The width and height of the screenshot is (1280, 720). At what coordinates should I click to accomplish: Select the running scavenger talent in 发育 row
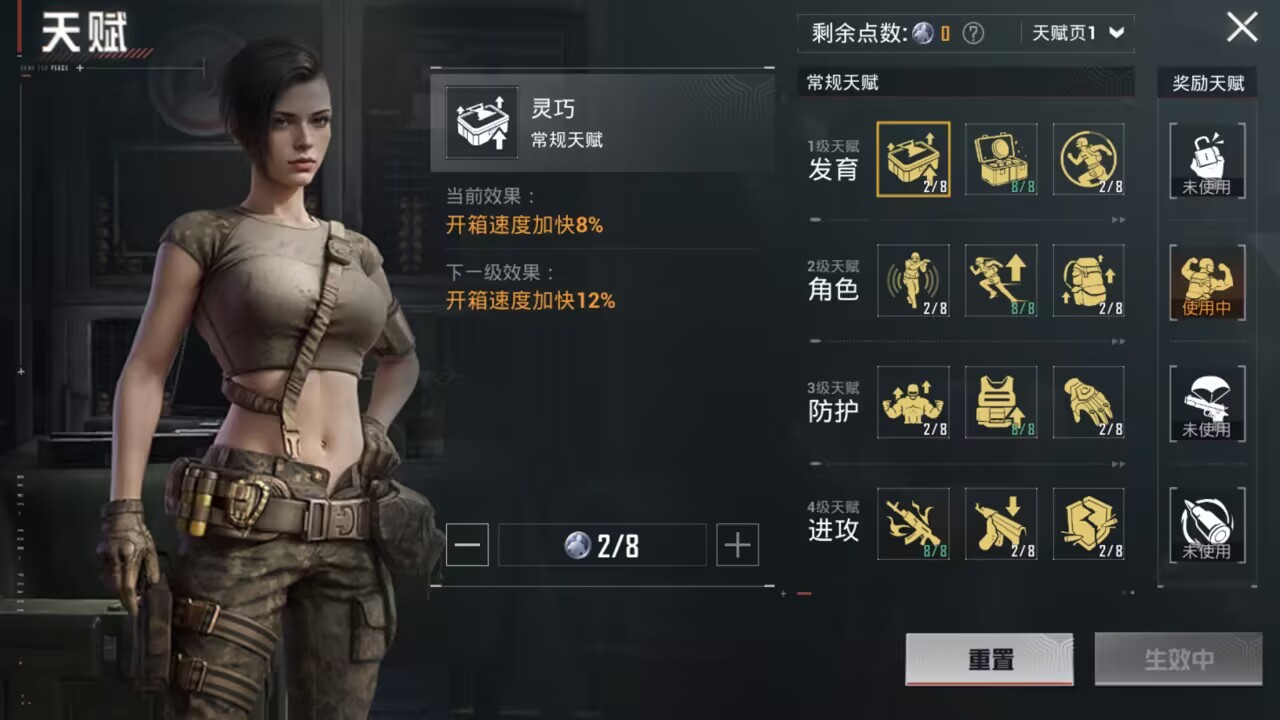click(x=1089, y=159)
